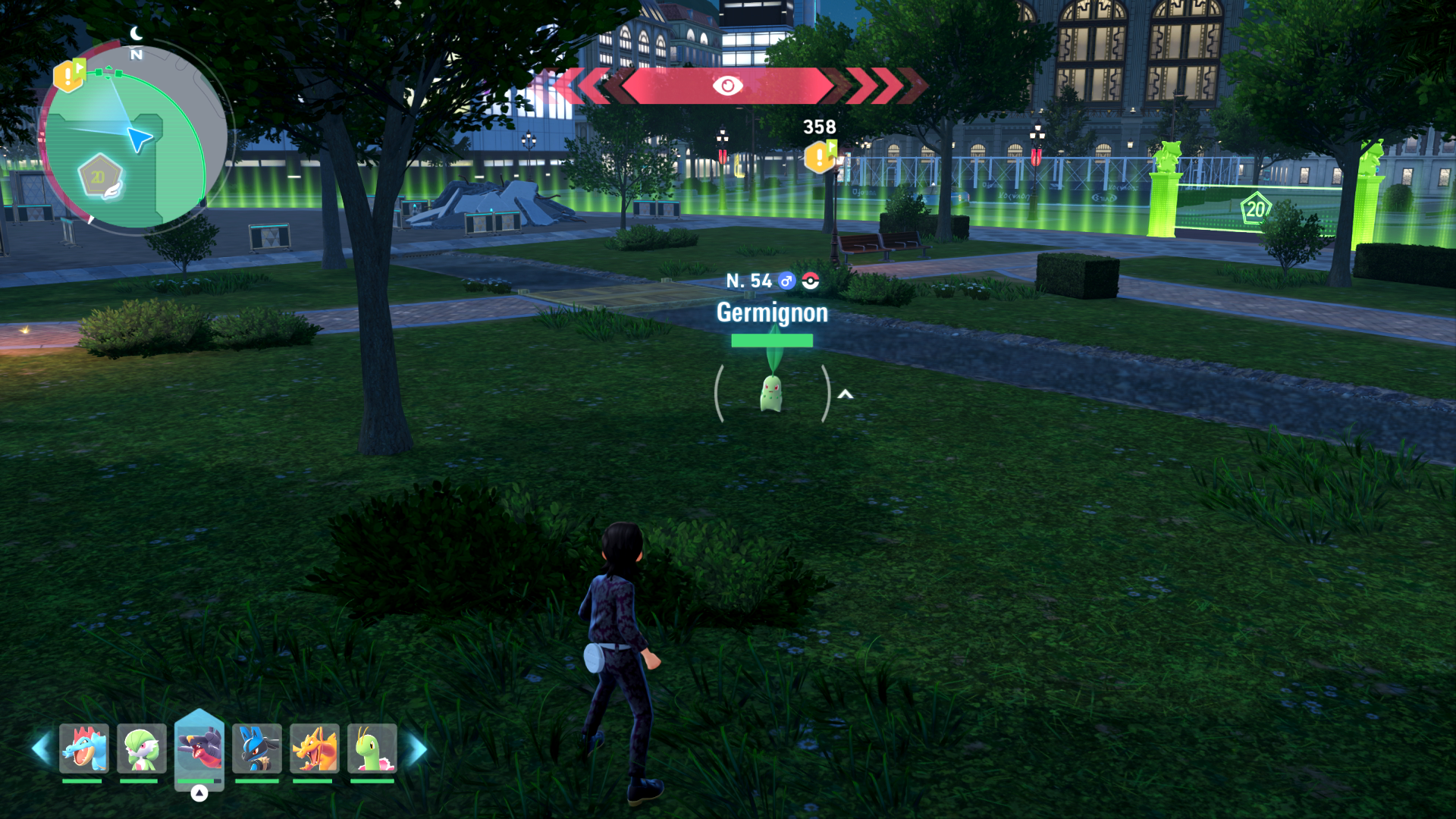The width and height of the screenshot is (1456, 819).
Task: Select the highlighted Garchomp party slot
Action: [199, 748]
